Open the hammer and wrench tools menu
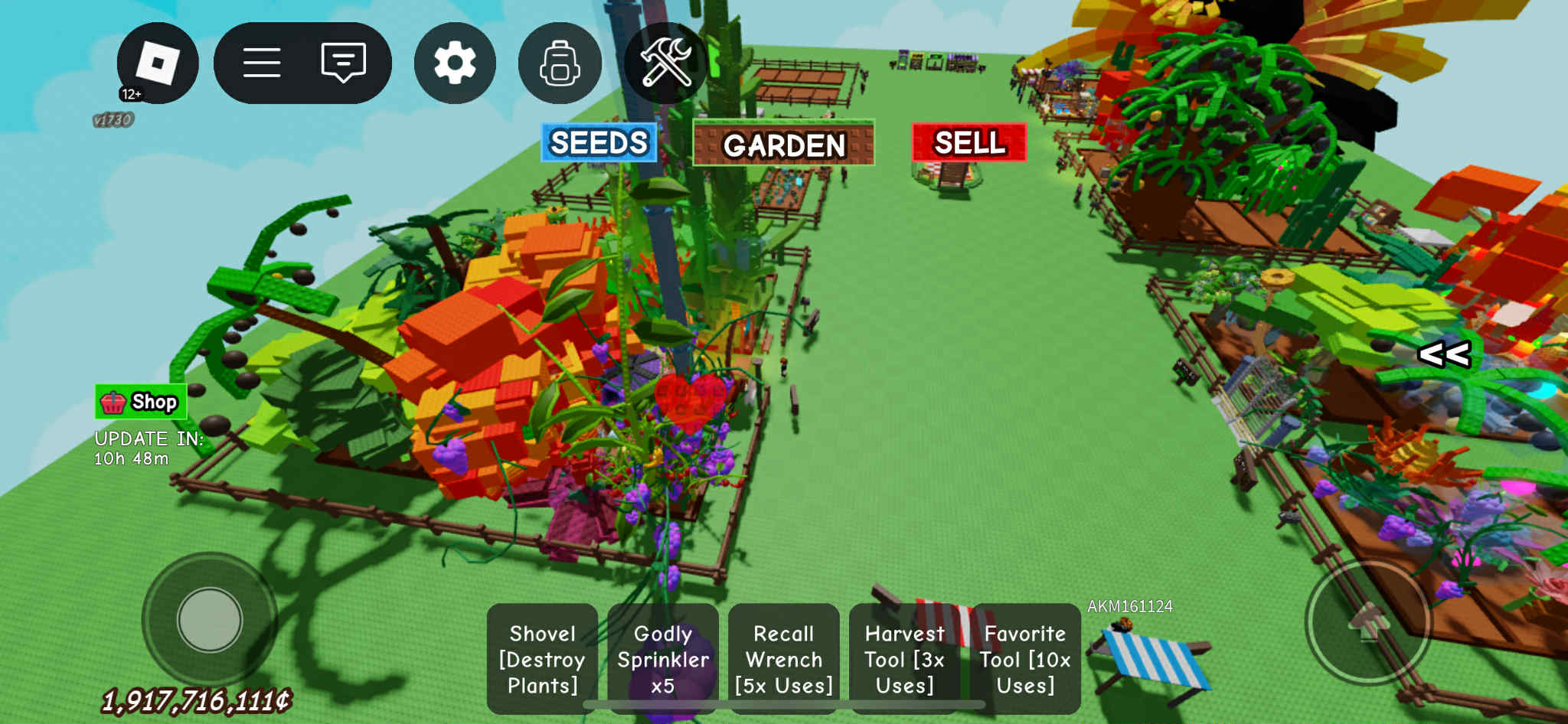The image size is (1568, 724). [665, 63]
